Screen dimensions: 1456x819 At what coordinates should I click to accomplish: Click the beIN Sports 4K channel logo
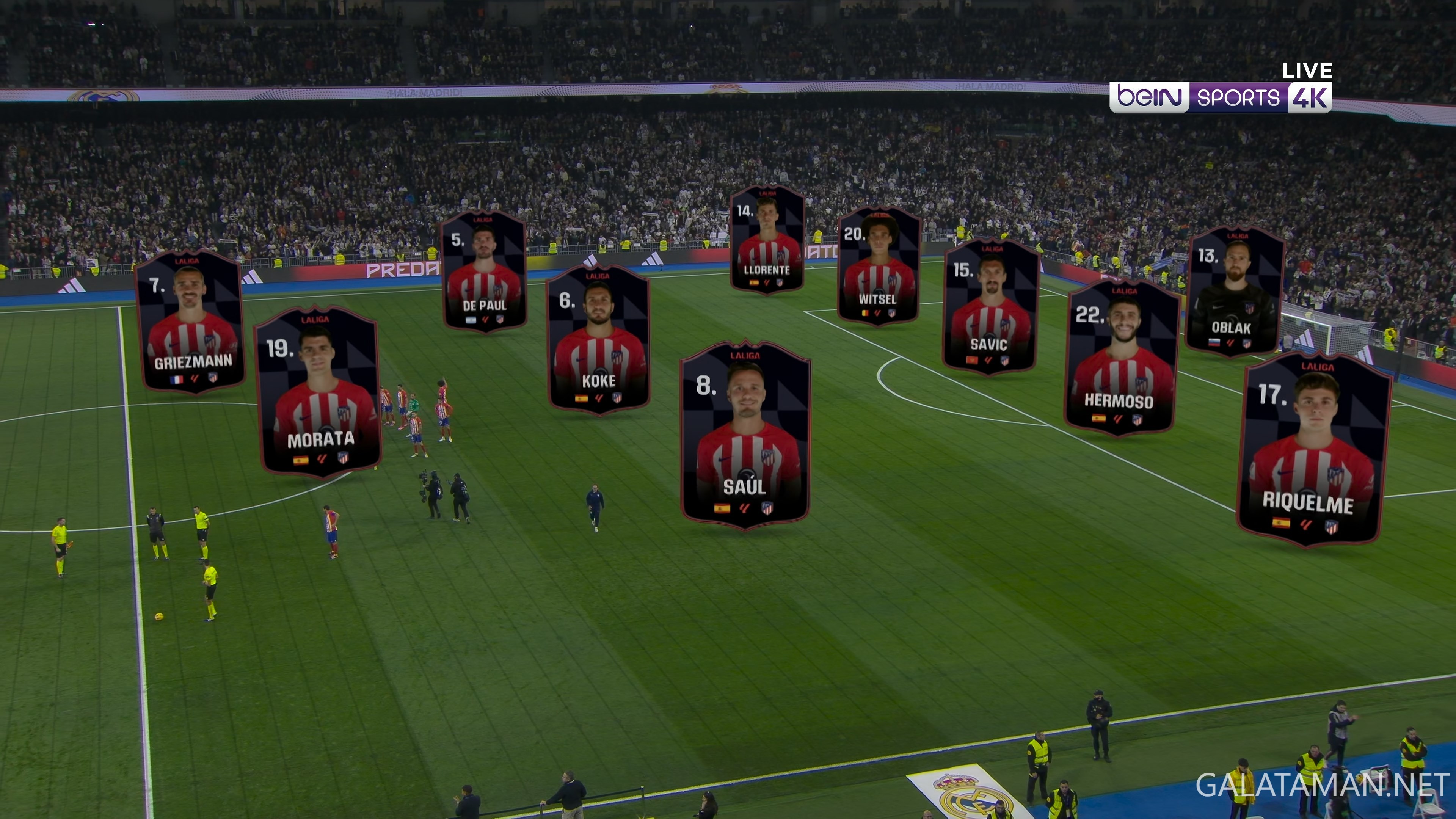[1220, 97]
